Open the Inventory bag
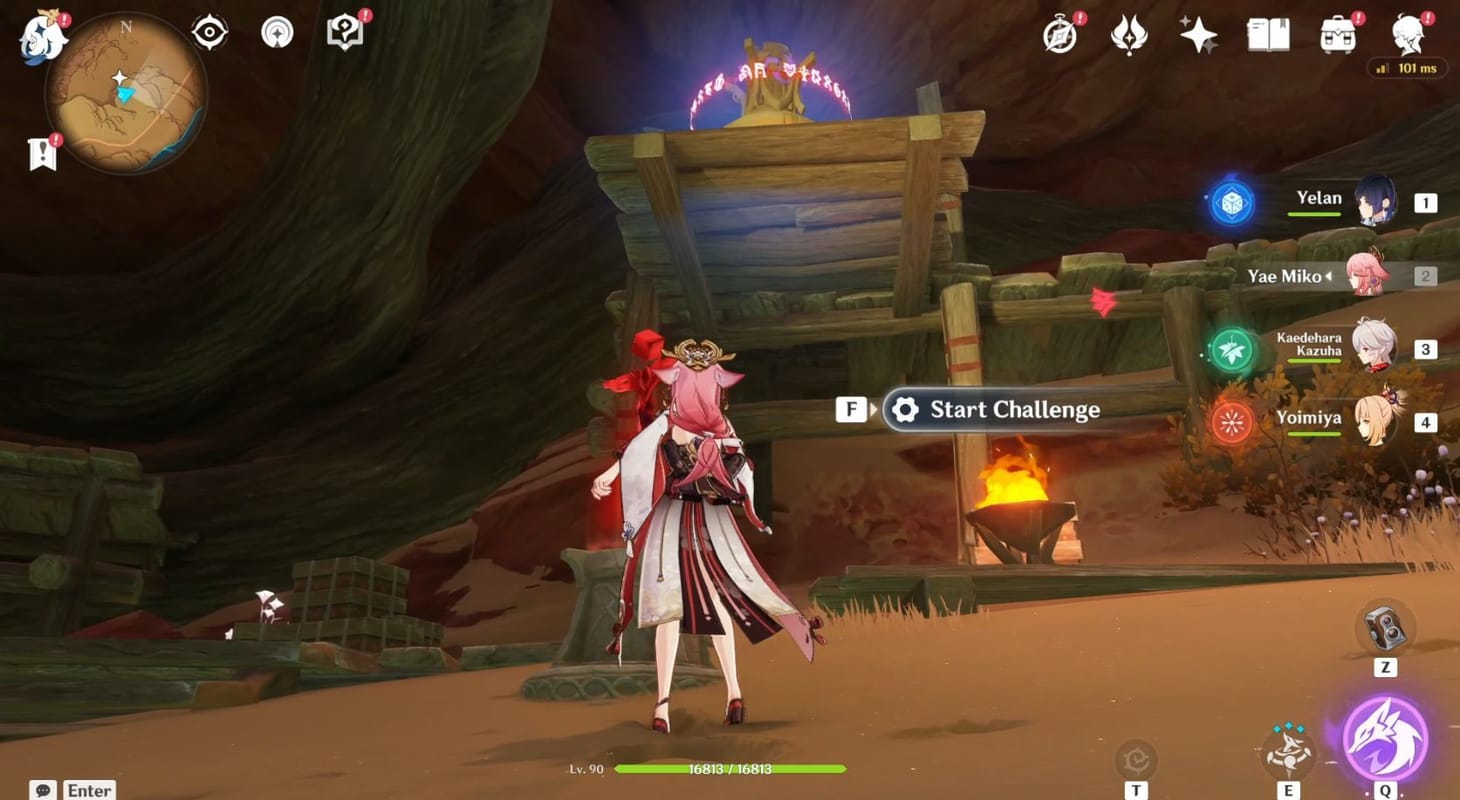Screen dimensions: 1460x800 pos(1338,33)
